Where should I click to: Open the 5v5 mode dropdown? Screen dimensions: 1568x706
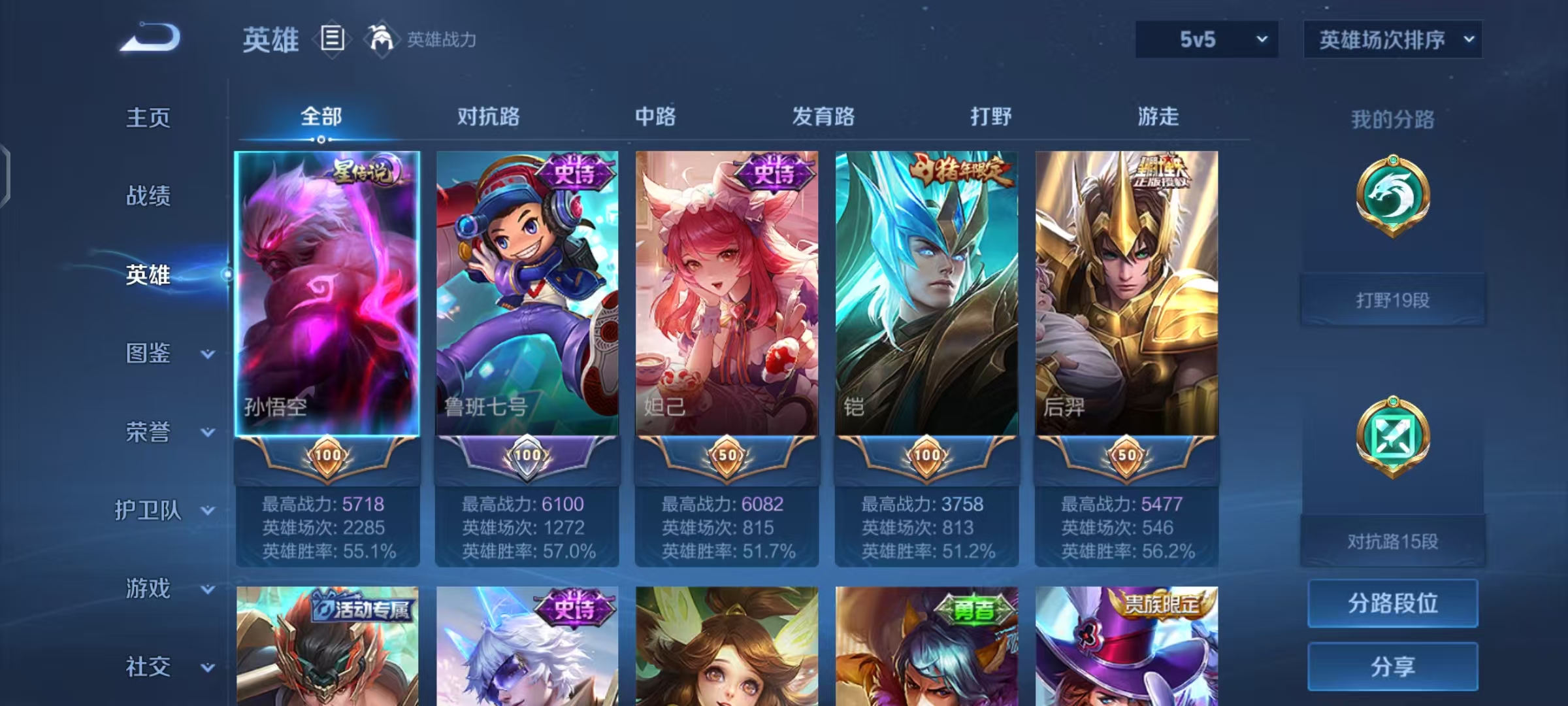pos(1205,39)
